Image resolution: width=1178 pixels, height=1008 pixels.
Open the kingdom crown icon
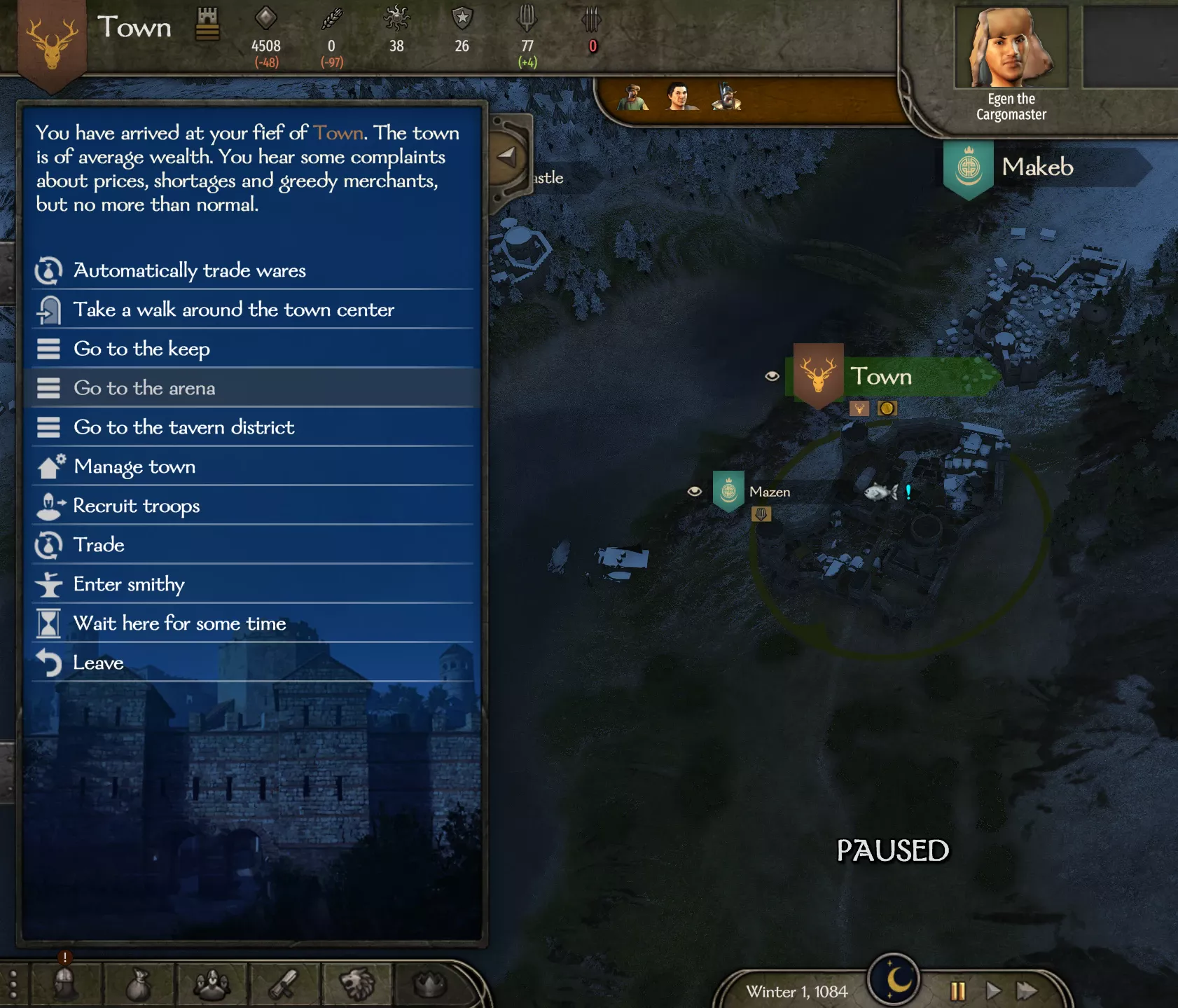(430, 984)
